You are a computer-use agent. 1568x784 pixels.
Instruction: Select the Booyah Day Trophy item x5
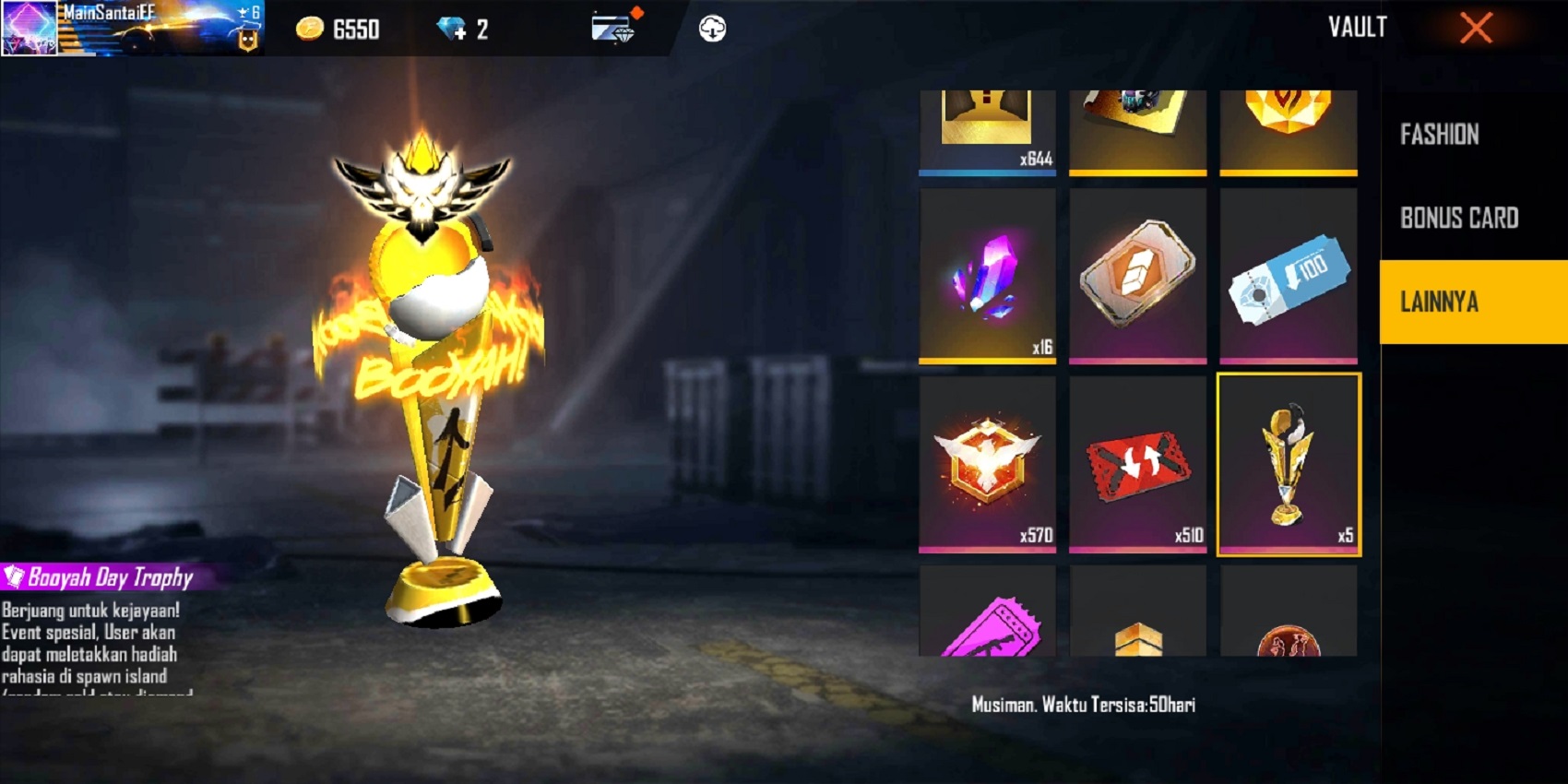(x=1288, y=461)
